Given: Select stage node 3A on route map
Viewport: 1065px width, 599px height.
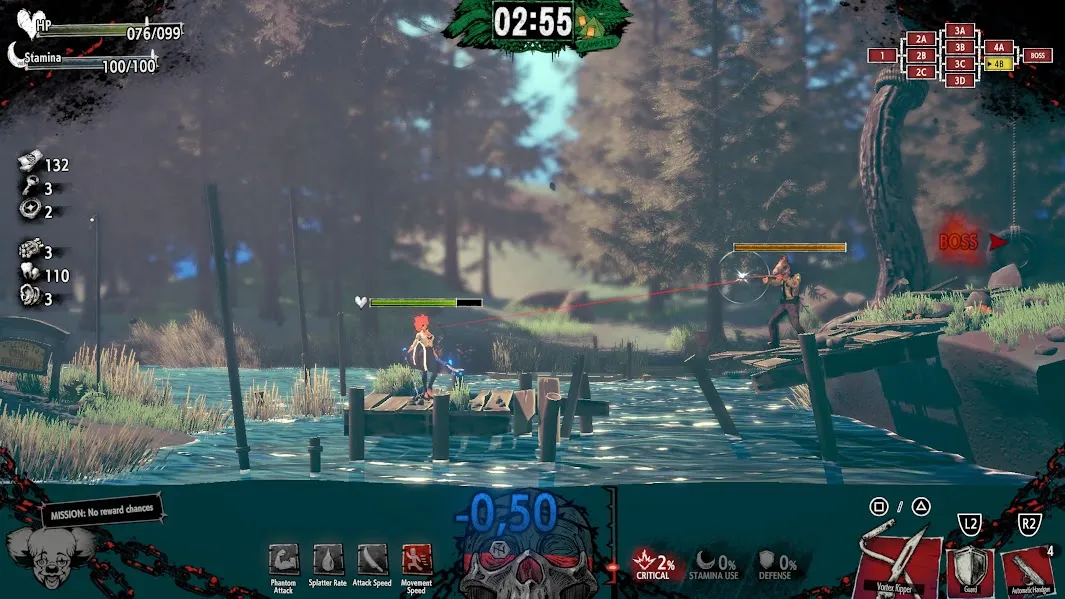Looking at the screenshot, I should pos(960,31).
